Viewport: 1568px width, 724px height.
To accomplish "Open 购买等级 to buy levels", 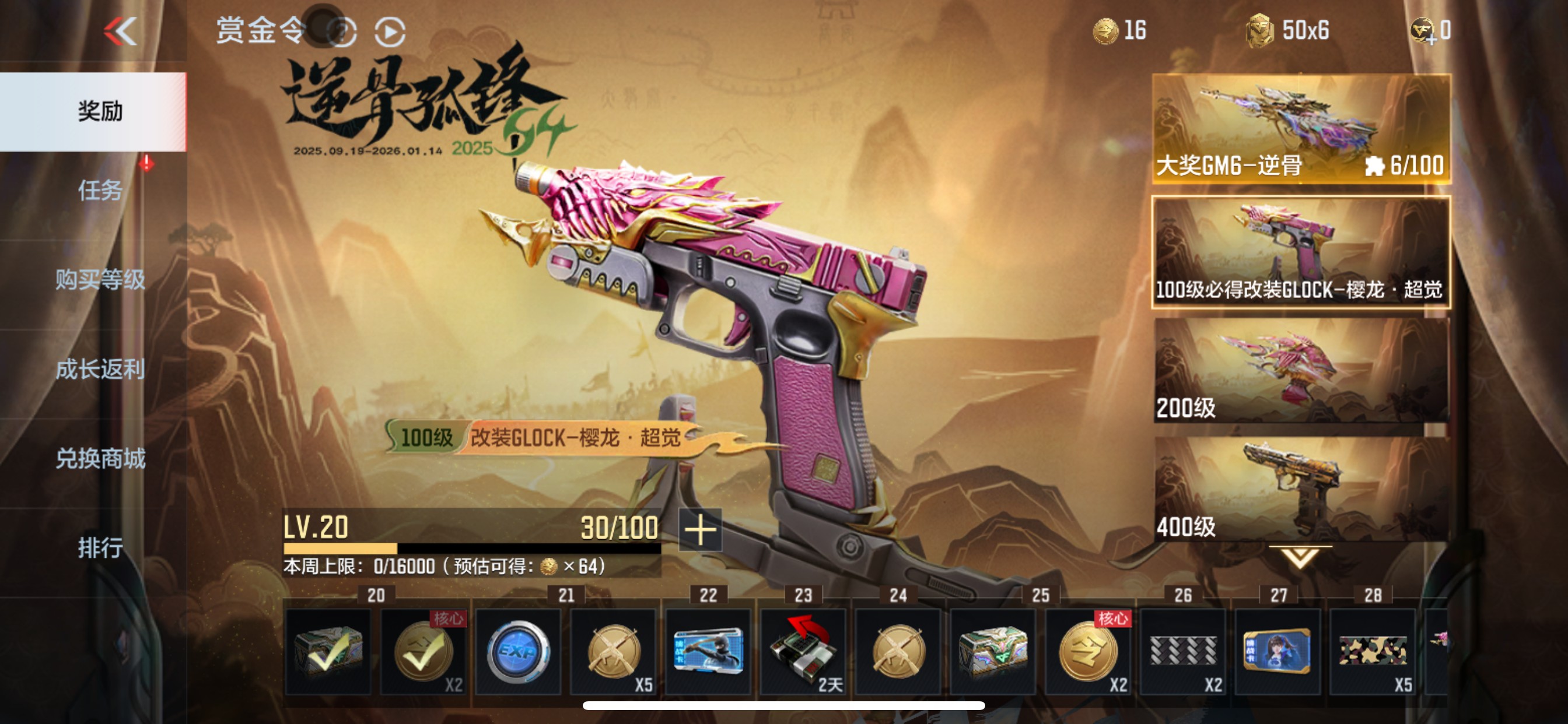I will [x=101, y=281].
